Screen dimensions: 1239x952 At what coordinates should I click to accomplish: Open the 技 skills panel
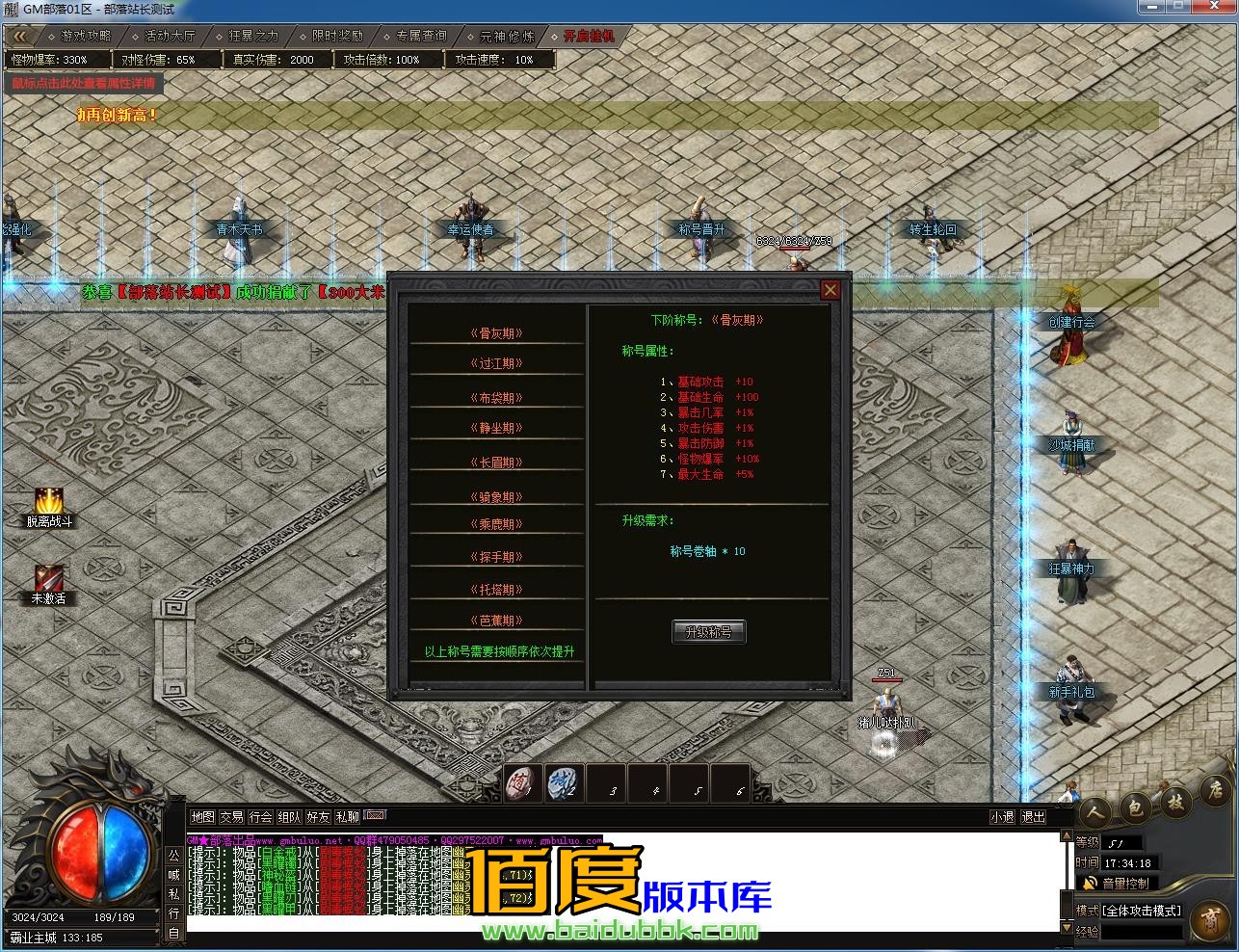tap(1175, 802)
